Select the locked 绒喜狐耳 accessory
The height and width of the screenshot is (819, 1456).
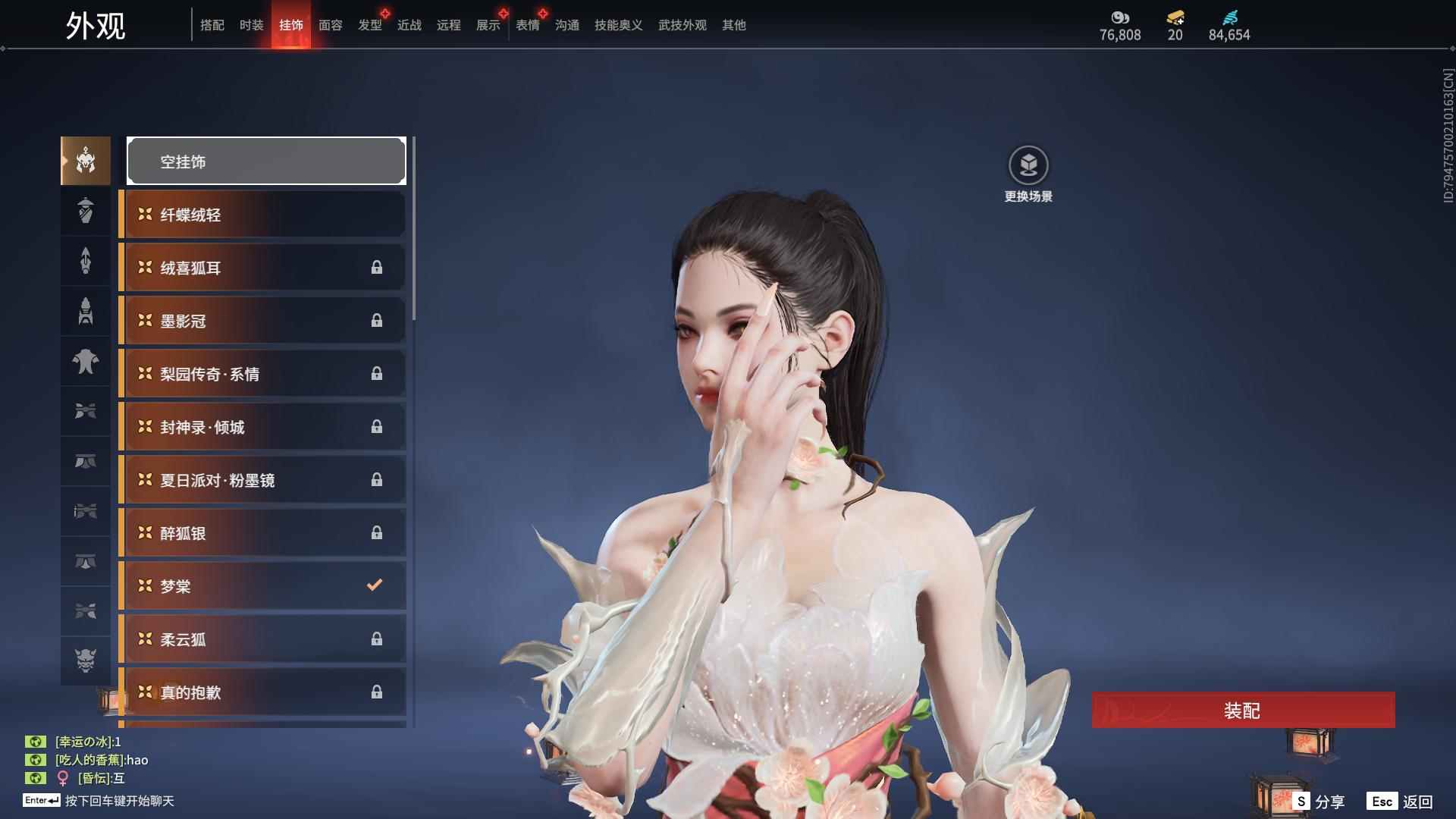pyautogui.click(x=262, y=268)
